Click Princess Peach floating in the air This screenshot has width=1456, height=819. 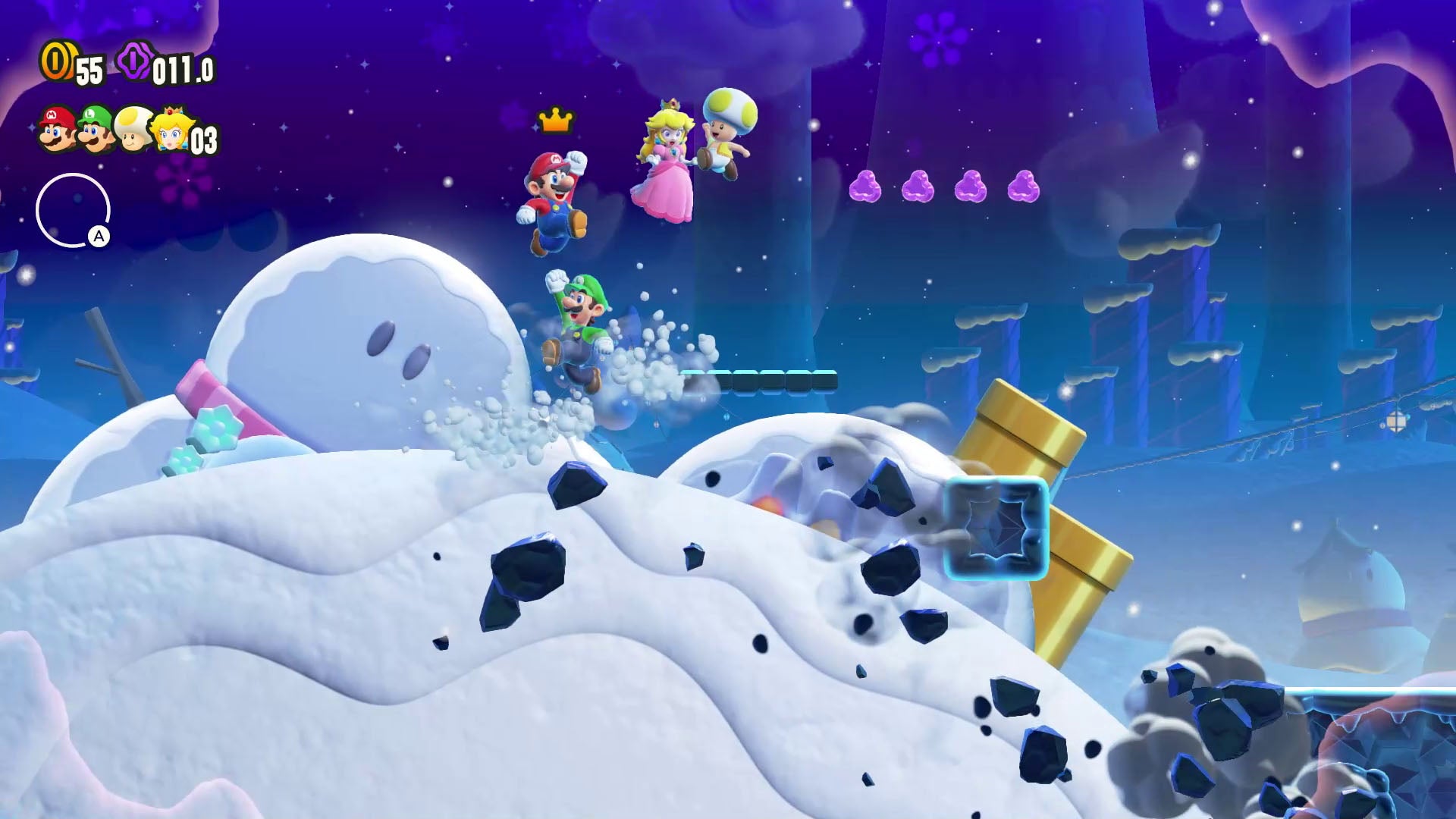point(666,159)
